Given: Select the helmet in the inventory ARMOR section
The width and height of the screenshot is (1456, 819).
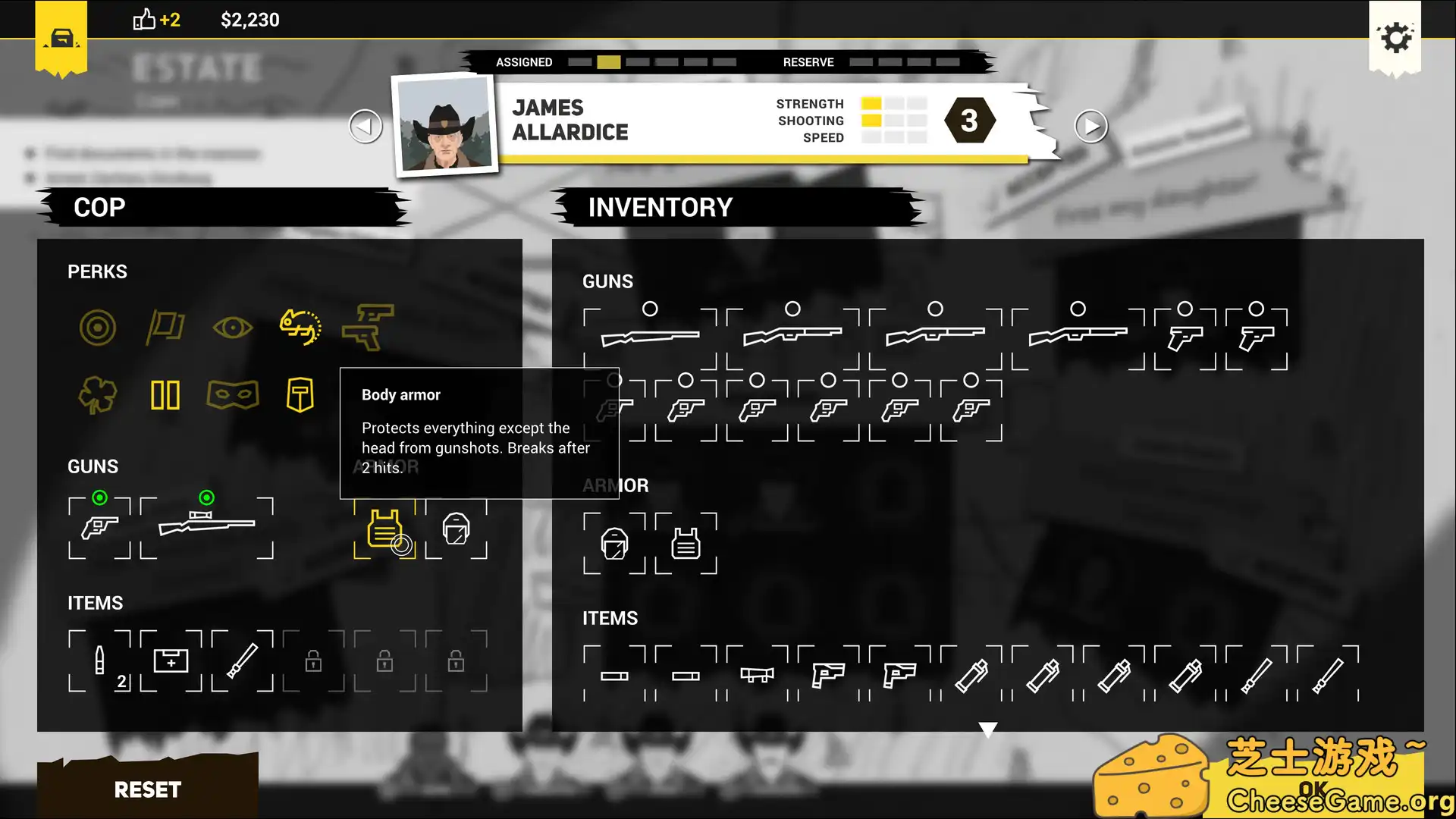Looking at the screenshot, I should pos(615,543).
